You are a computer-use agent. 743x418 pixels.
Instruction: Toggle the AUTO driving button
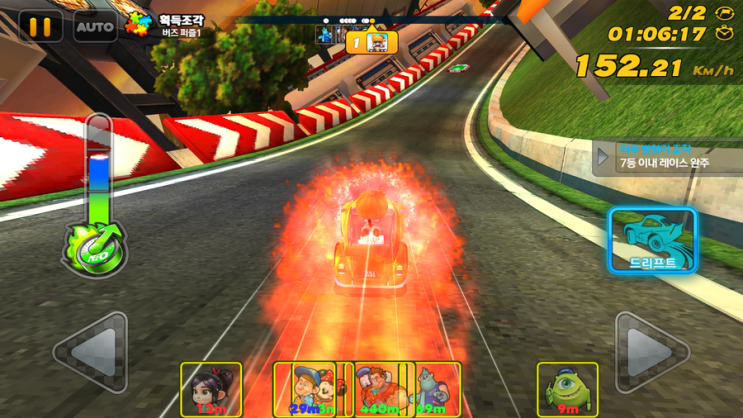tap(95, 27)
